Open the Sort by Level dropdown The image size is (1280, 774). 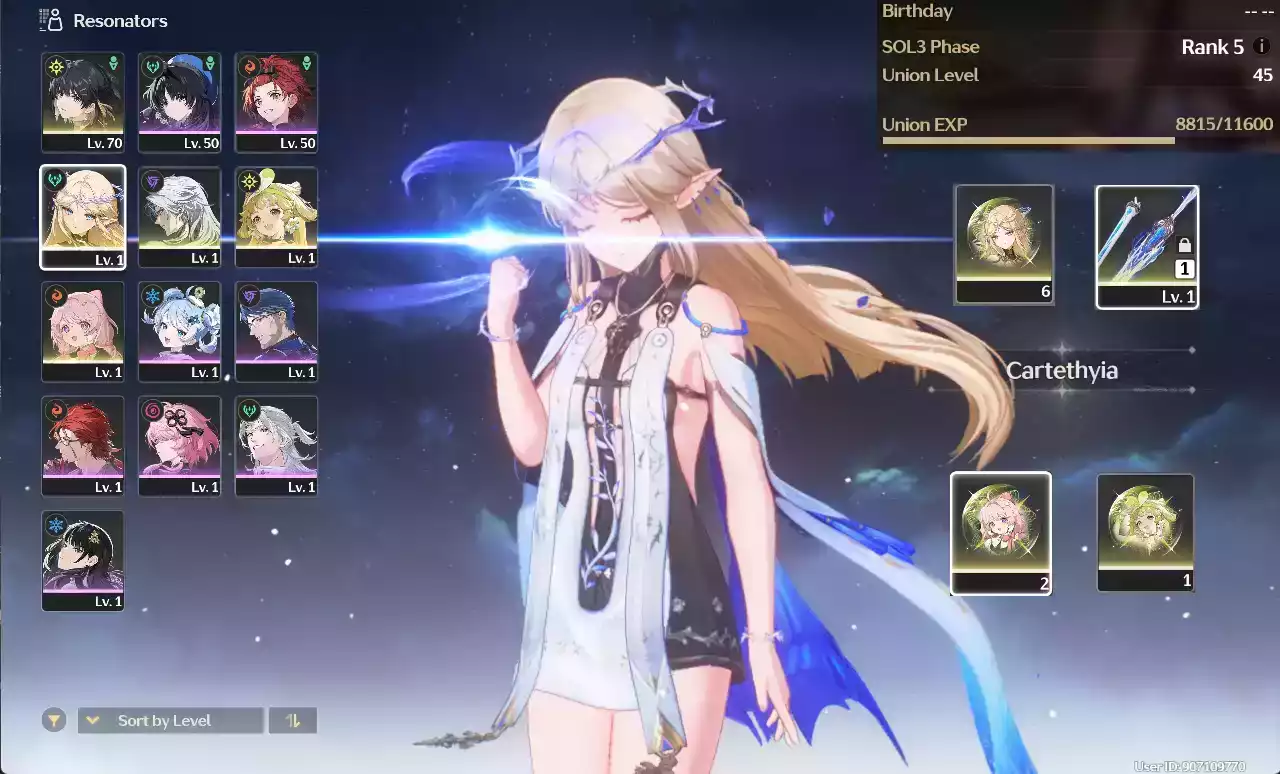tap(171, 720)
